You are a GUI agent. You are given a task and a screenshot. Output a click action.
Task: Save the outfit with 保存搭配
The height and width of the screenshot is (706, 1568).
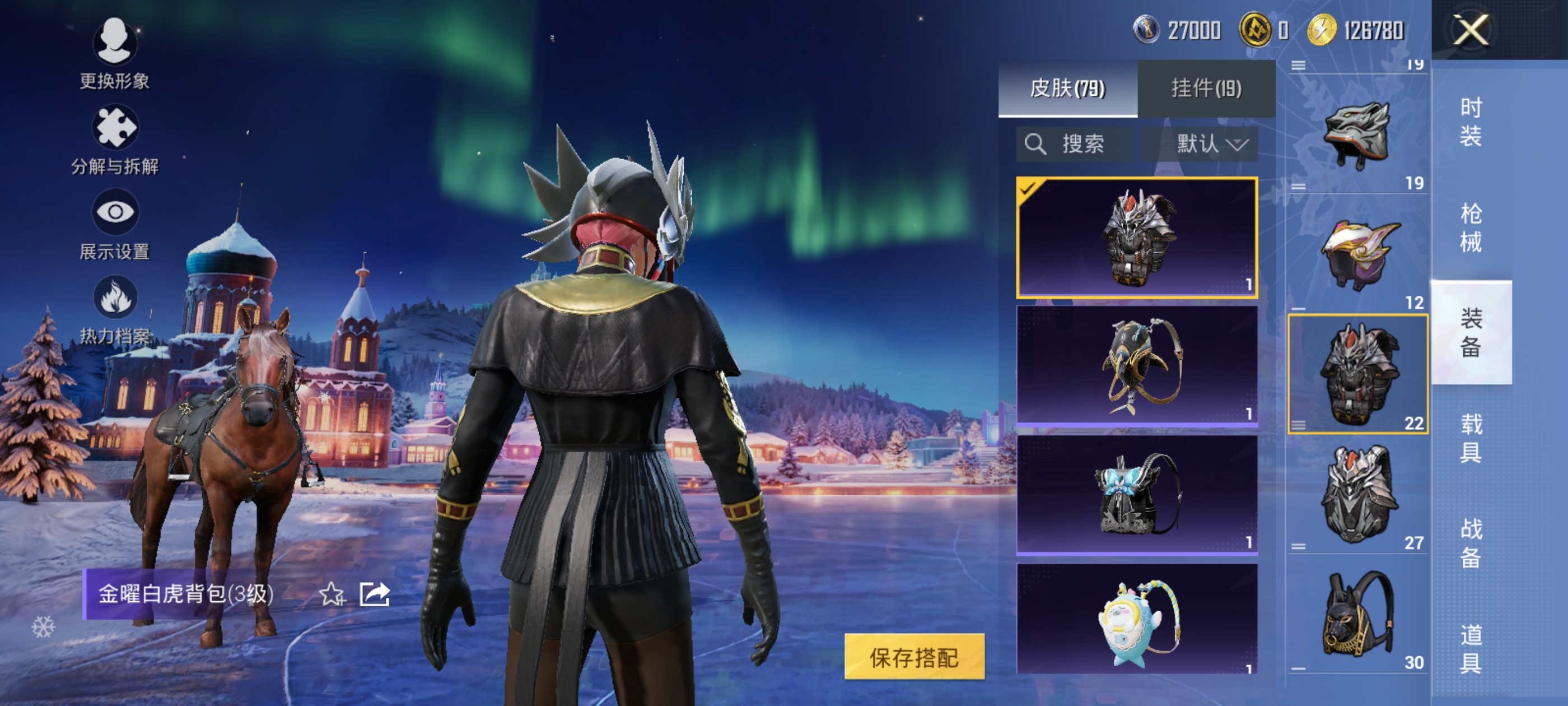(914, 657)
